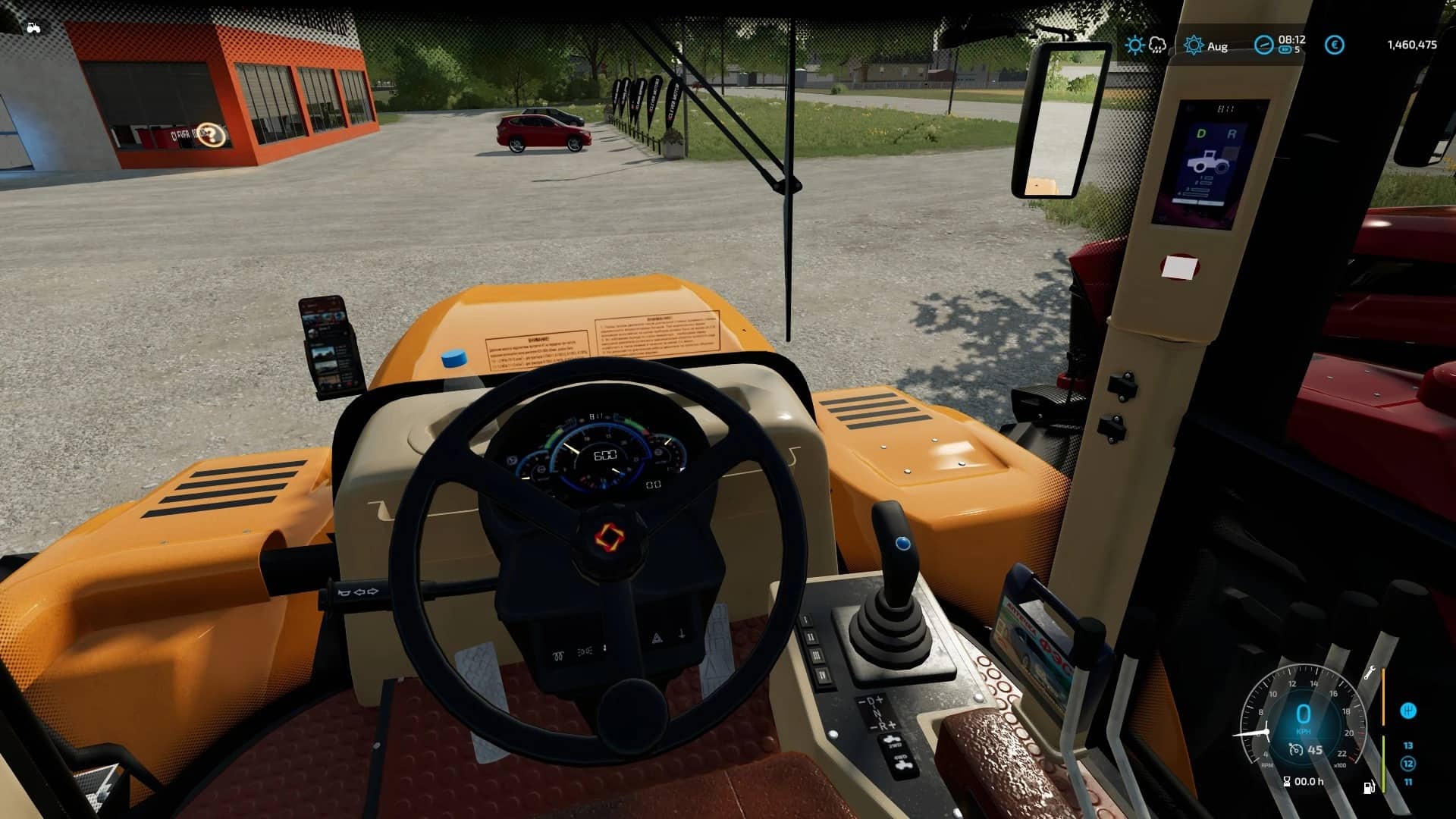Select the wrench damage indicator icon
This screenshot has height=819, width=1456.
click(x=1370, y=672)
